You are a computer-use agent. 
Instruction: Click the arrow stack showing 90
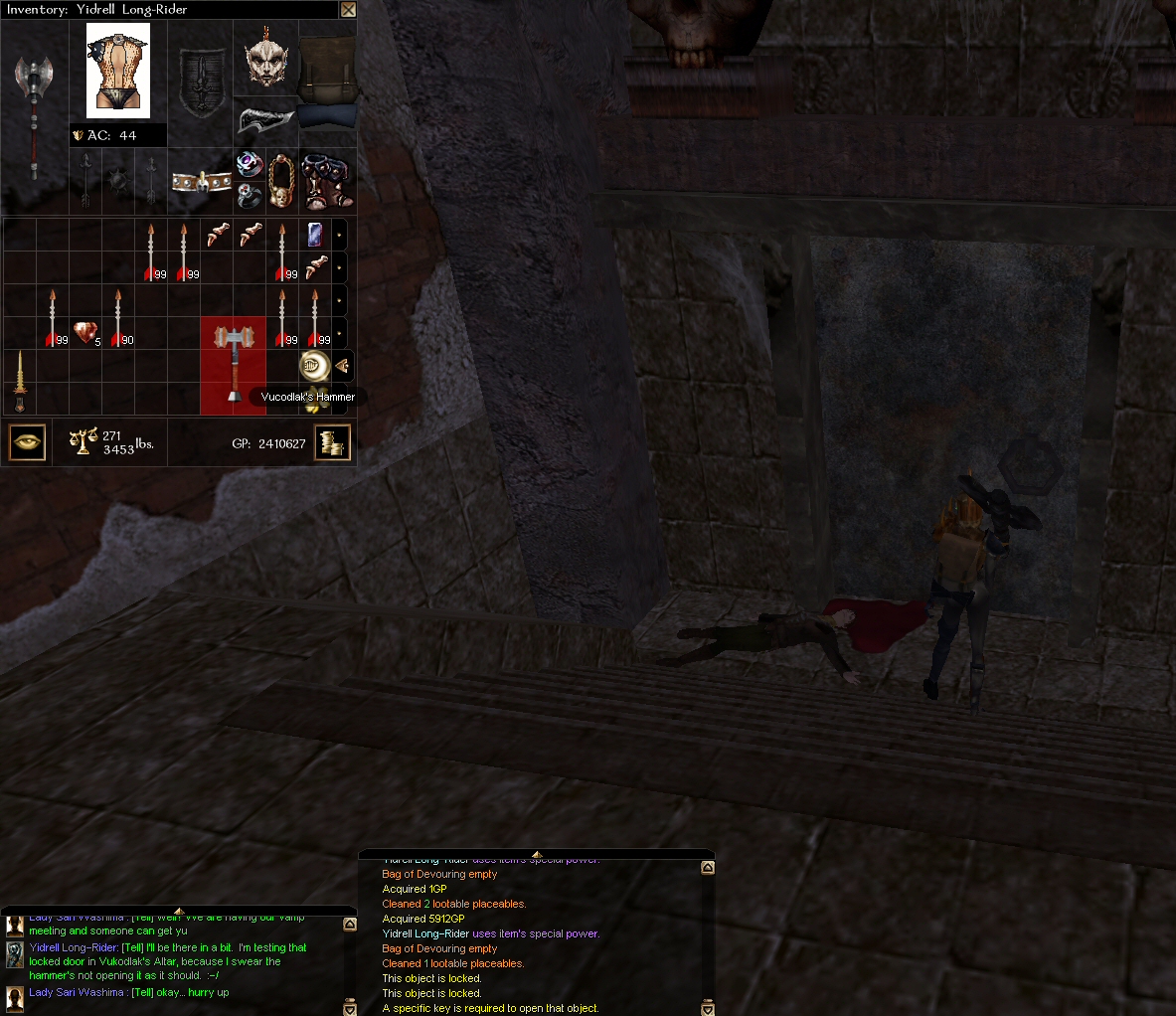(x=118, y=317)
